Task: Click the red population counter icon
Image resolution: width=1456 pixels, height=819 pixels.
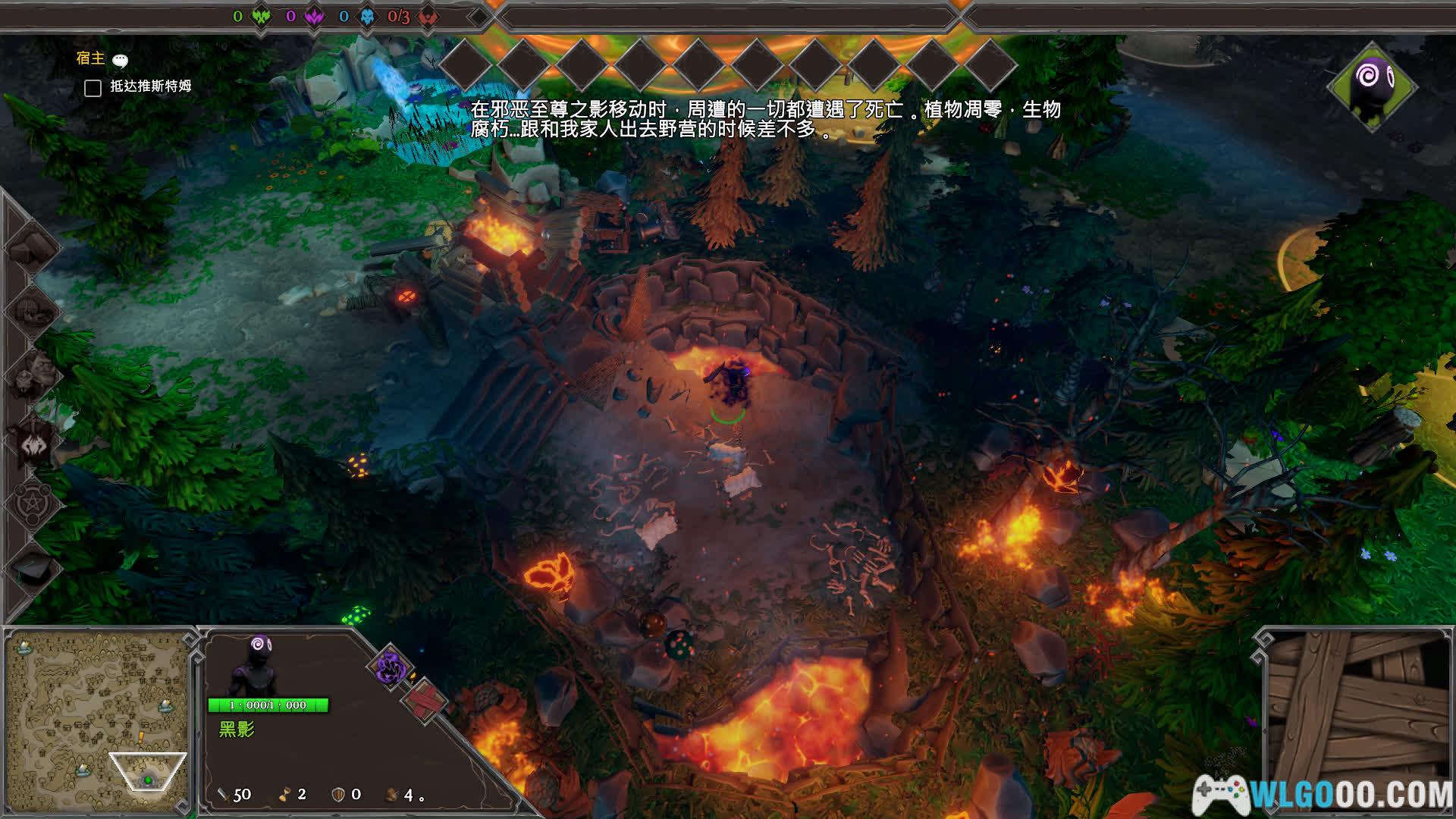Action: click(x=428, y=16)
